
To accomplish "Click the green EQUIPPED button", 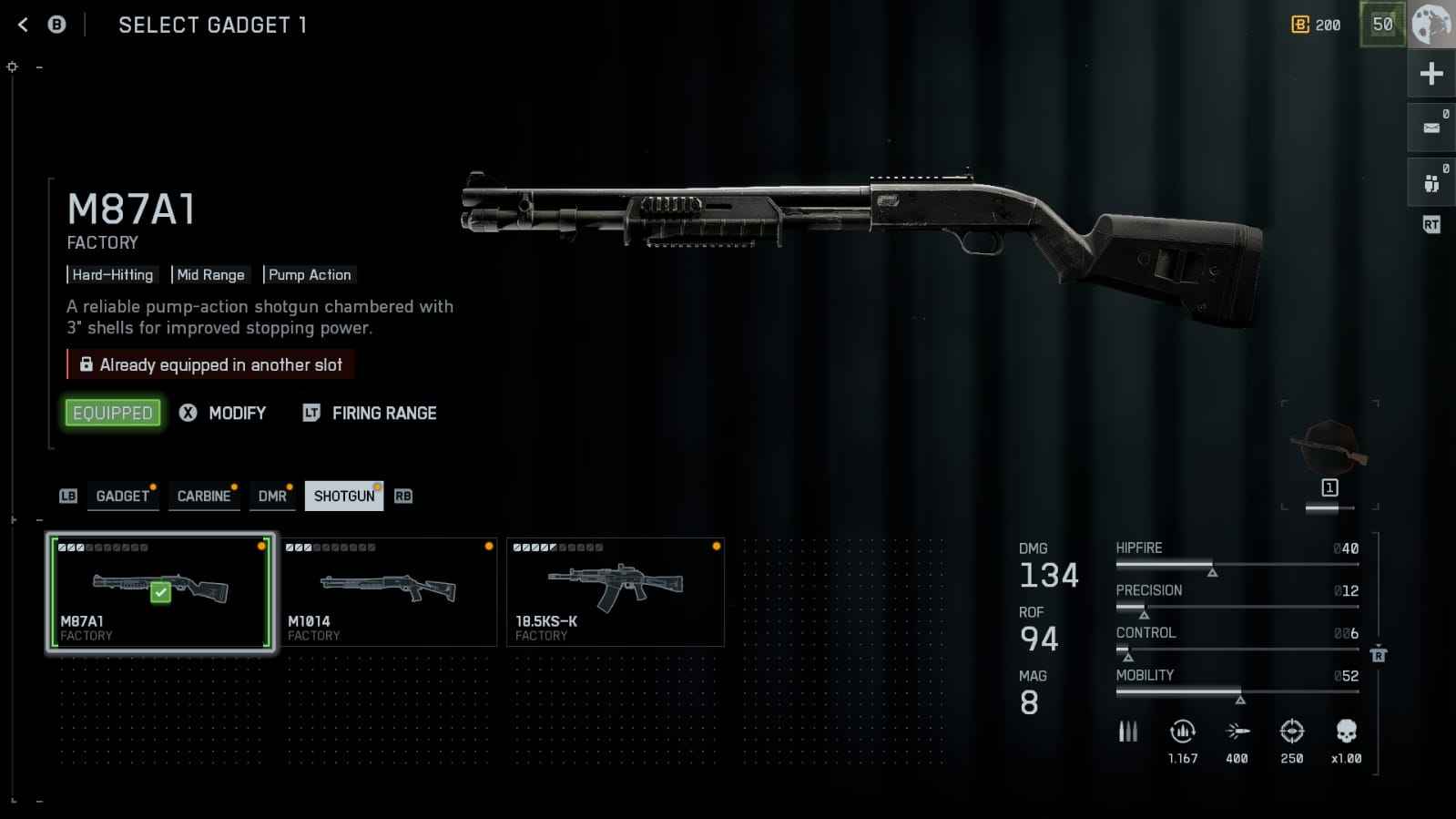I will pyautogui.click(x=113, y=413).
